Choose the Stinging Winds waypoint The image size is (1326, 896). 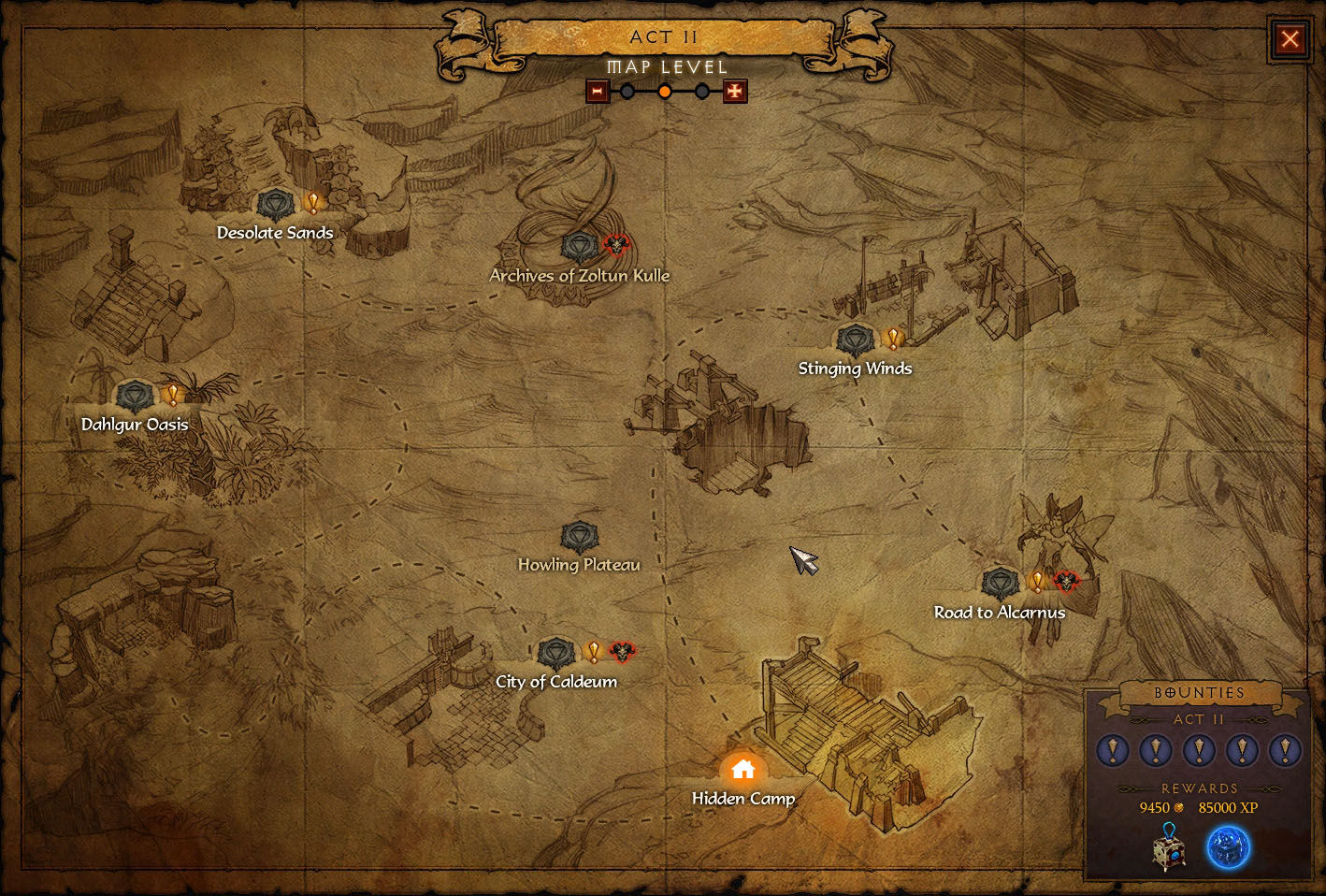click(855, 340)
